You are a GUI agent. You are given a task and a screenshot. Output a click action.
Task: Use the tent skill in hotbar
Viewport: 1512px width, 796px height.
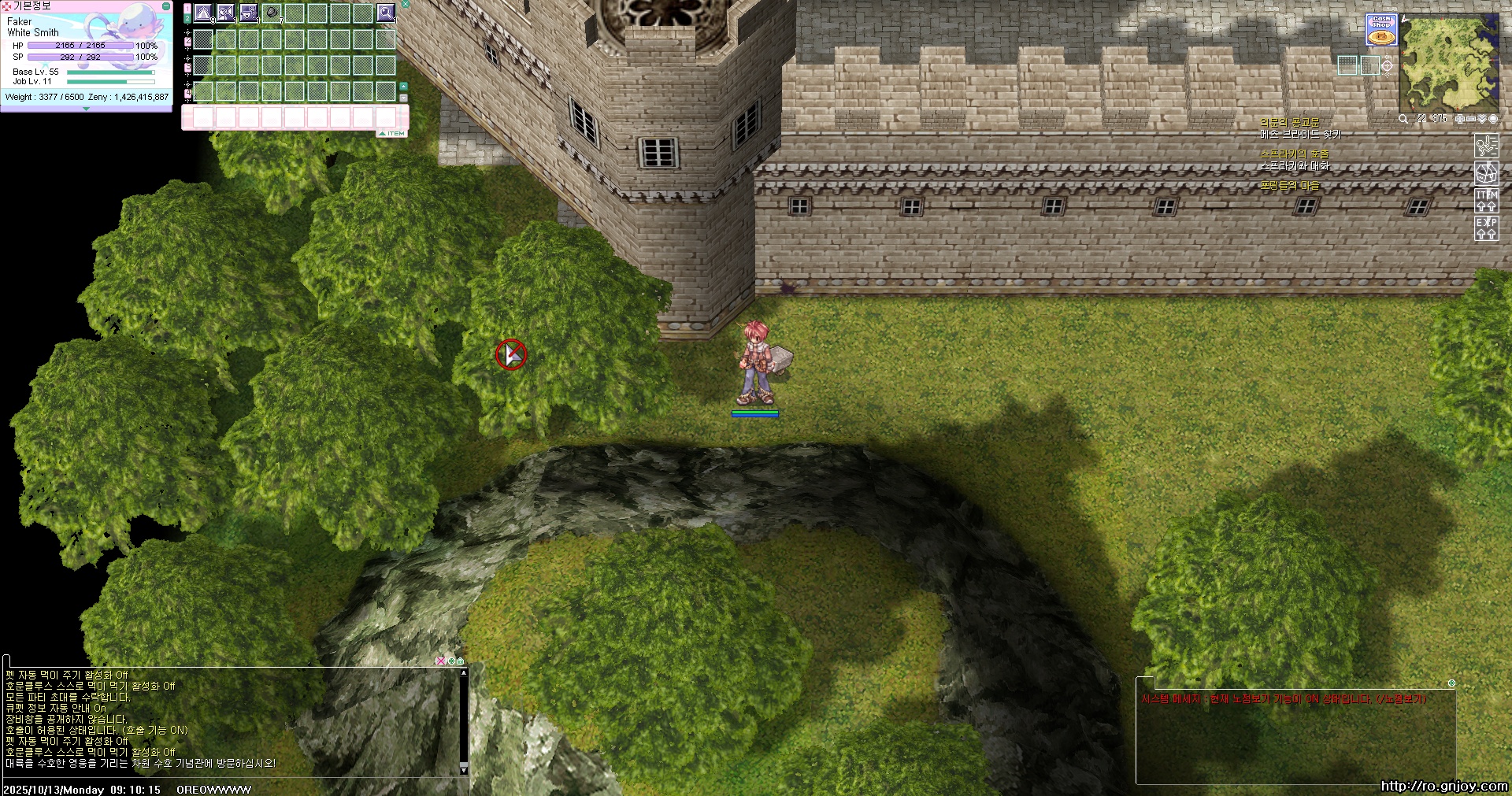tap(203, 13)
